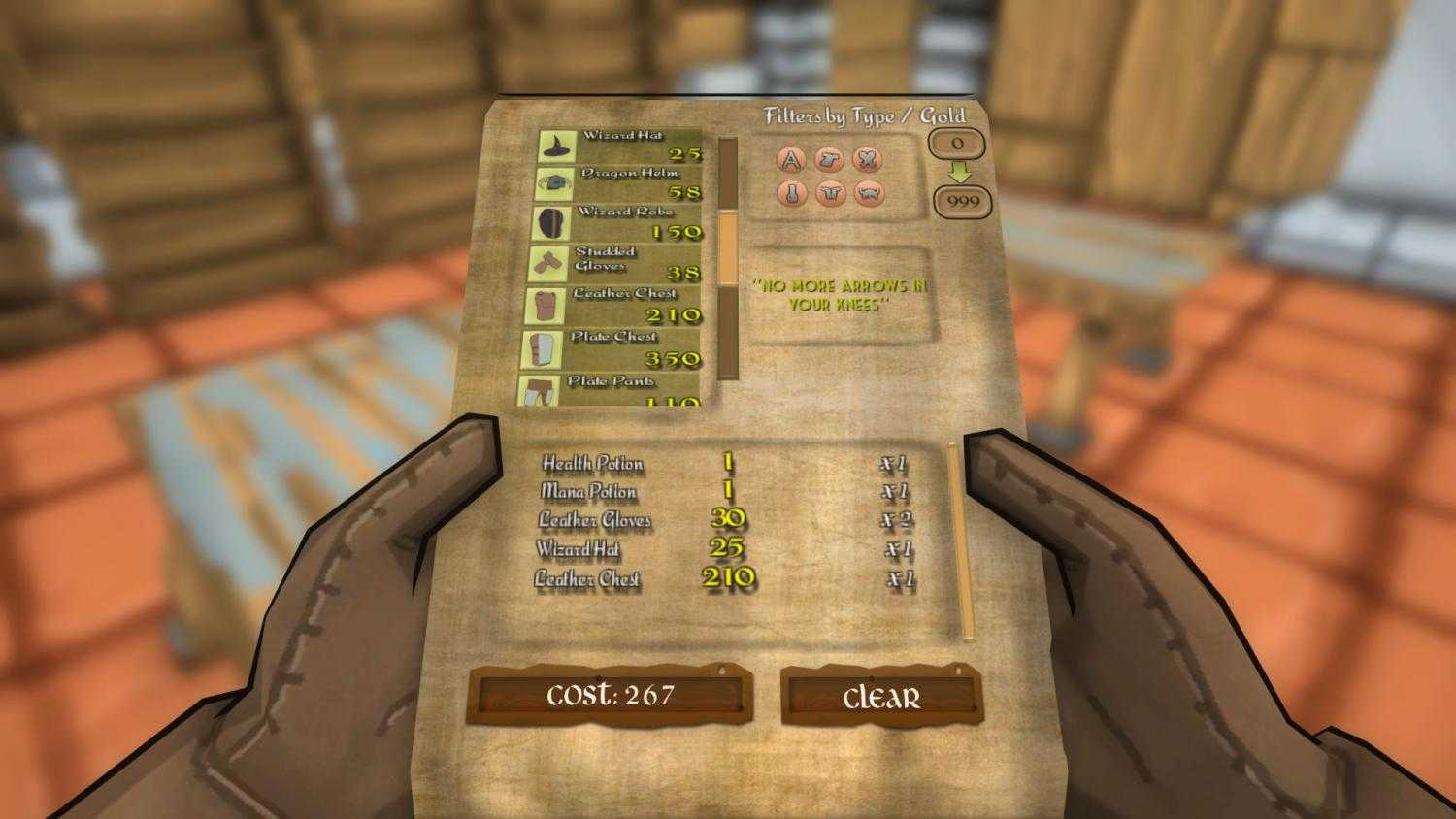This screenshot has height=819, width=1456.
Task: Click the minimum gold field showing 0
Action: click(957, 146)
